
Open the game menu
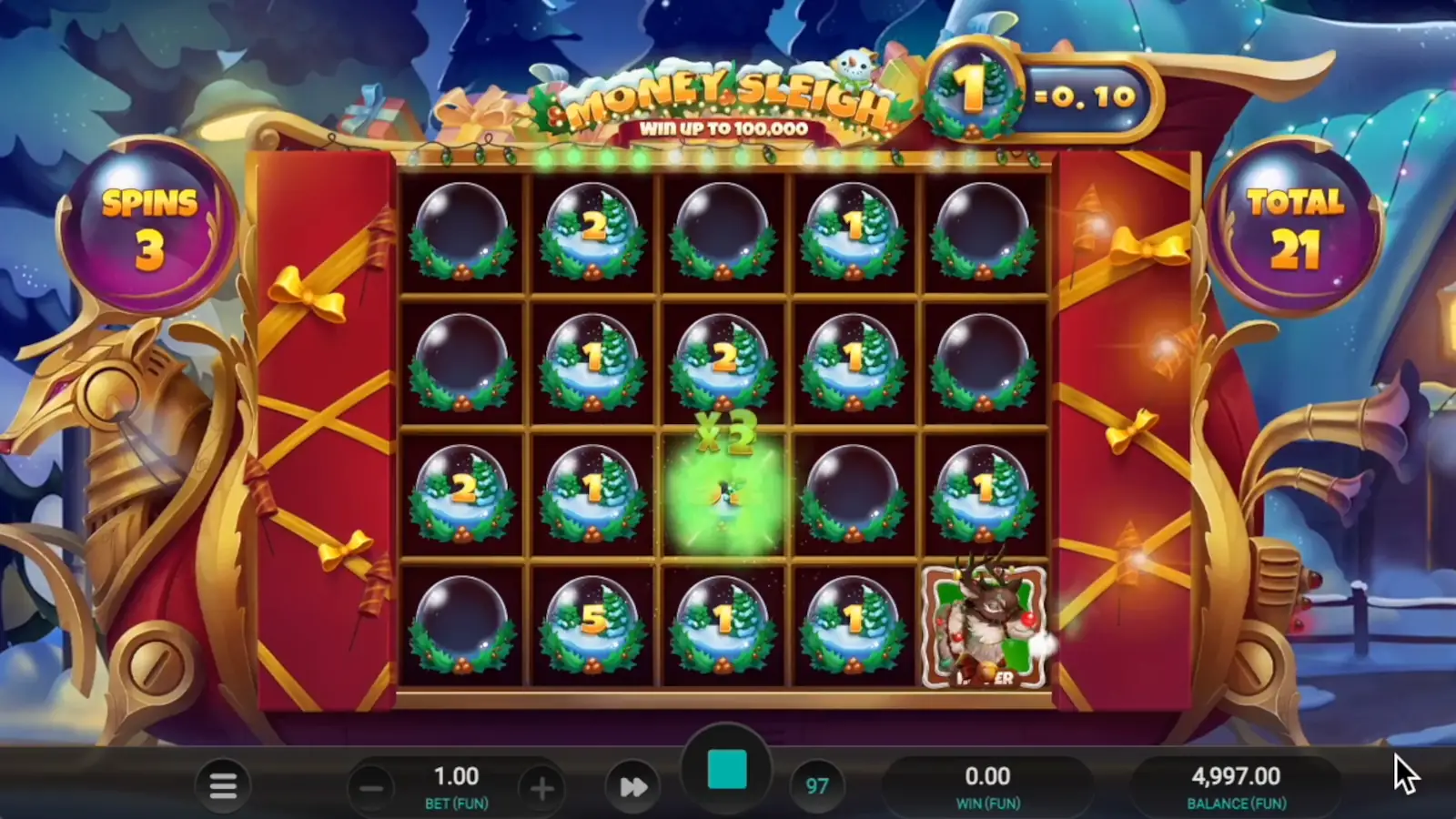click(x=222, y=784)
